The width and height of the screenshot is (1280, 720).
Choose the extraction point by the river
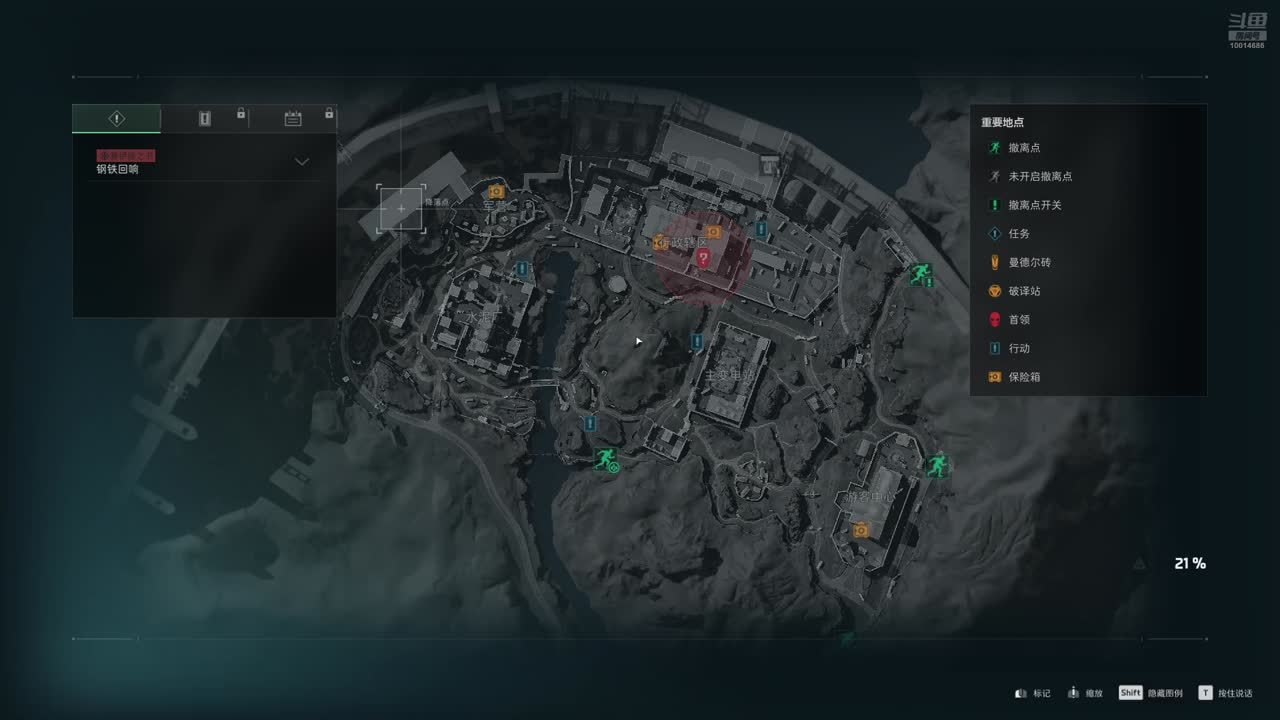tap(605, 460)
